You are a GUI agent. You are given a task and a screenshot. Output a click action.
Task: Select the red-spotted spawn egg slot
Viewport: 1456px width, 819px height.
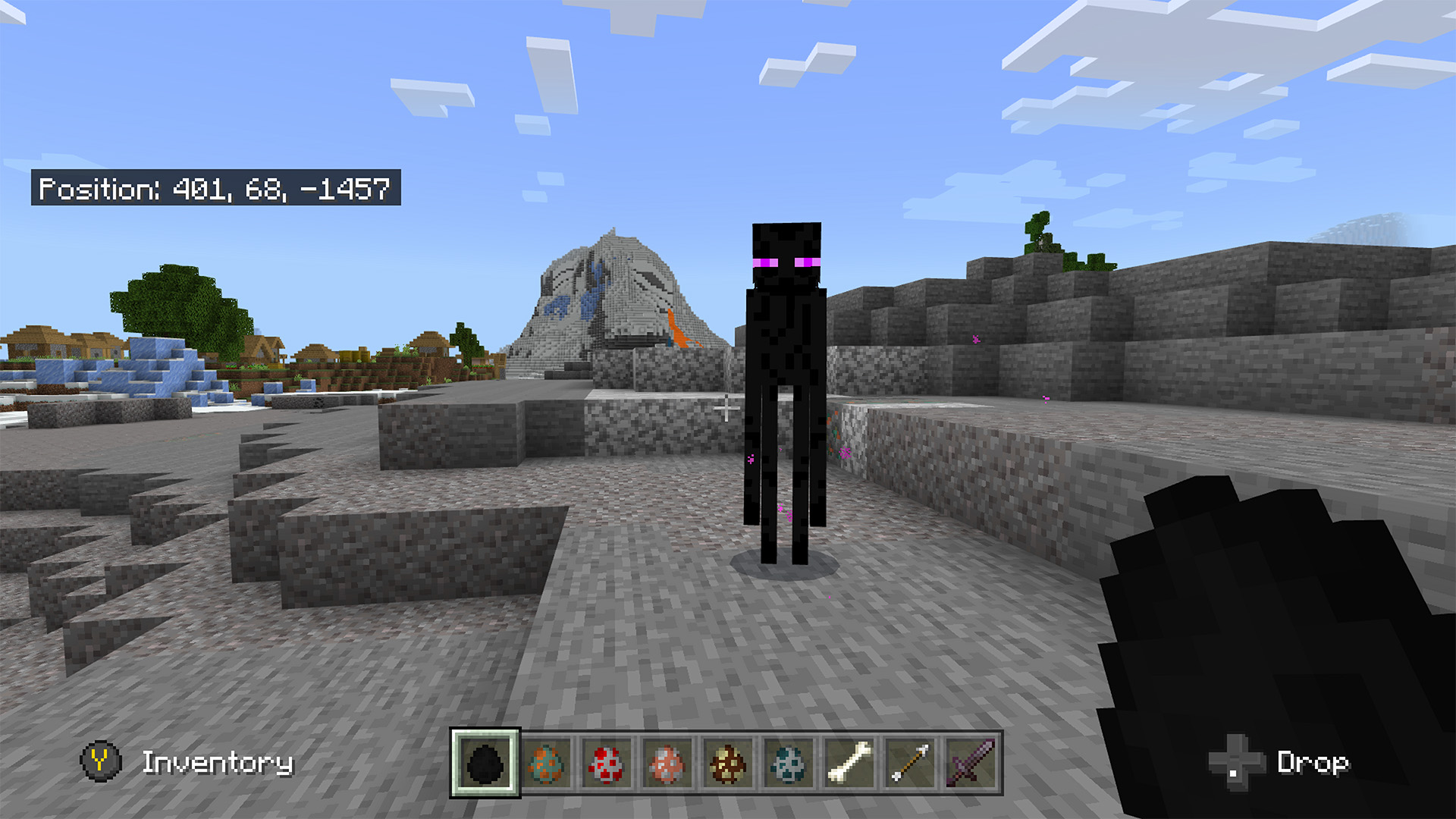click(x=606, y=764)
